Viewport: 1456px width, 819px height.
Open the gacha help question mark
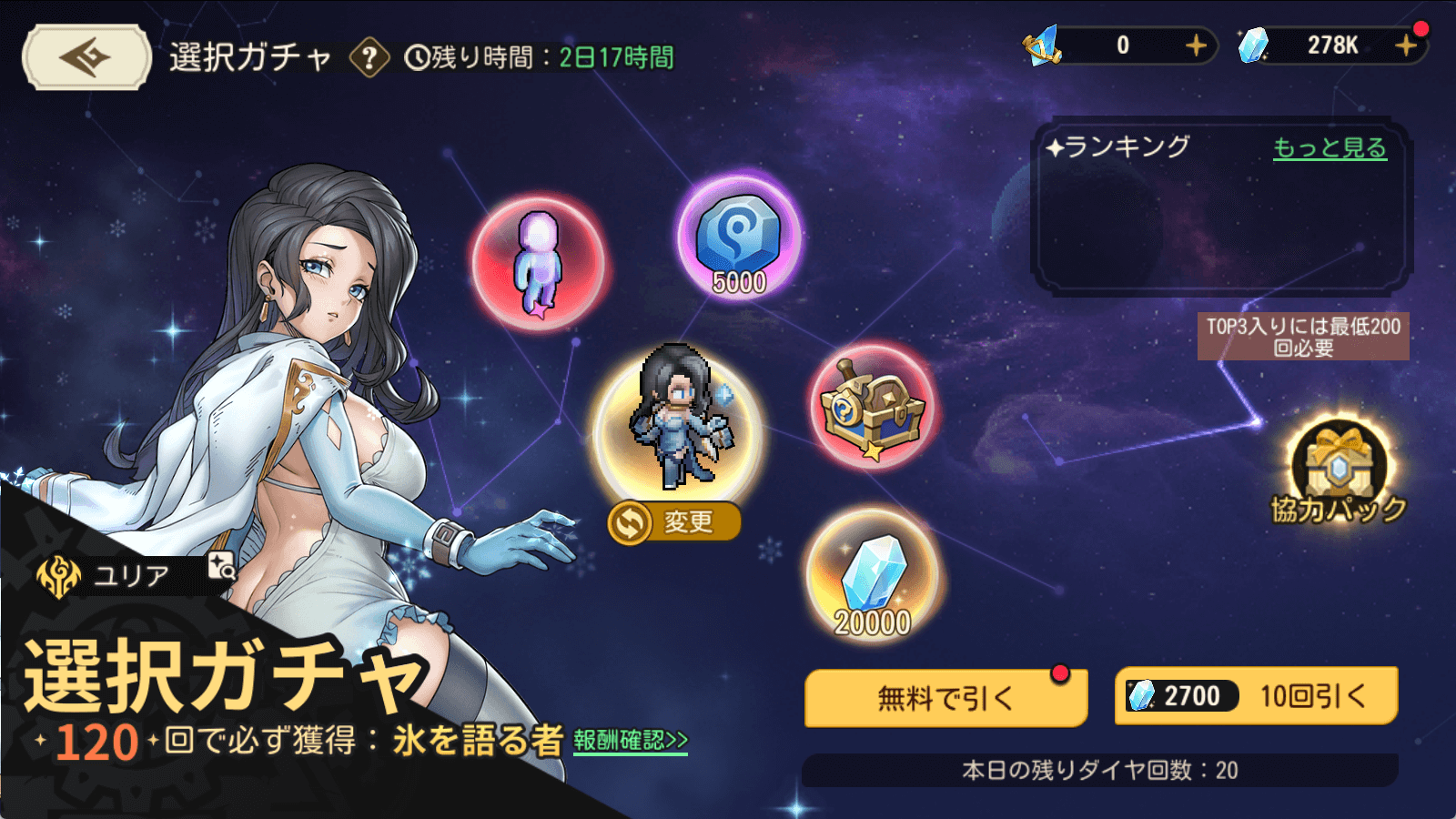point(369,58)
